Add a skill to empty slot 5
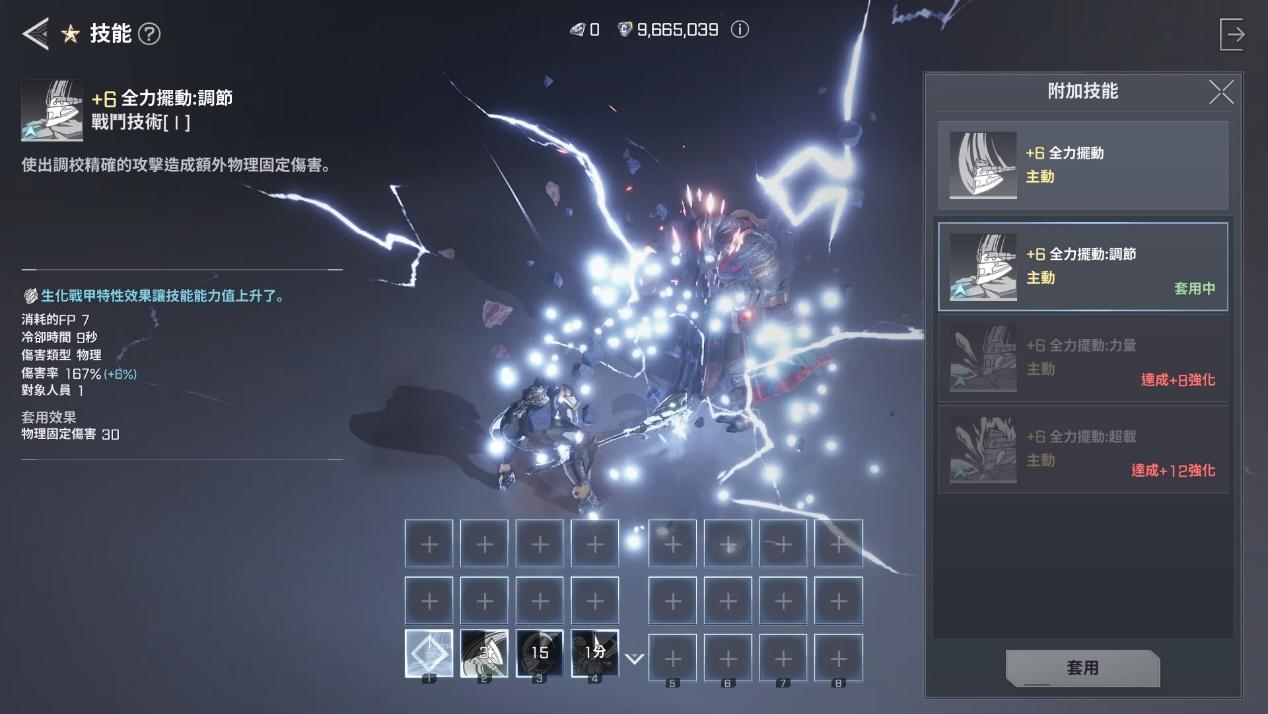This screenshot has height=714, width=1268. pos(673,658)
